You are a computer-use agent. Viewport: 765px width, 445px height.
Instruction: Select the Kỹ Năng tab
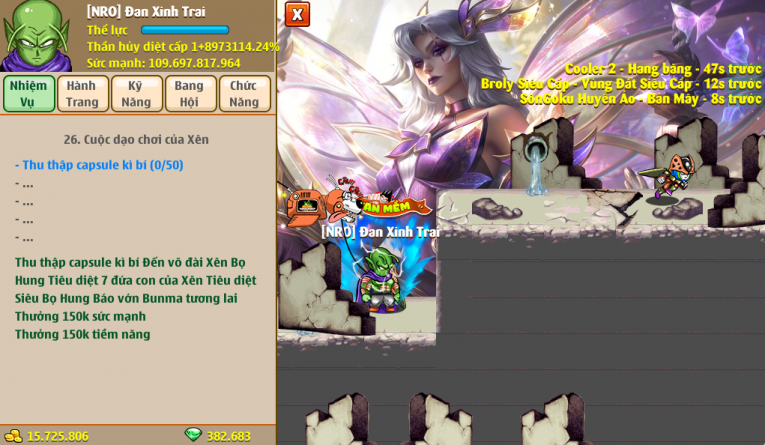(x=136, y=93)
